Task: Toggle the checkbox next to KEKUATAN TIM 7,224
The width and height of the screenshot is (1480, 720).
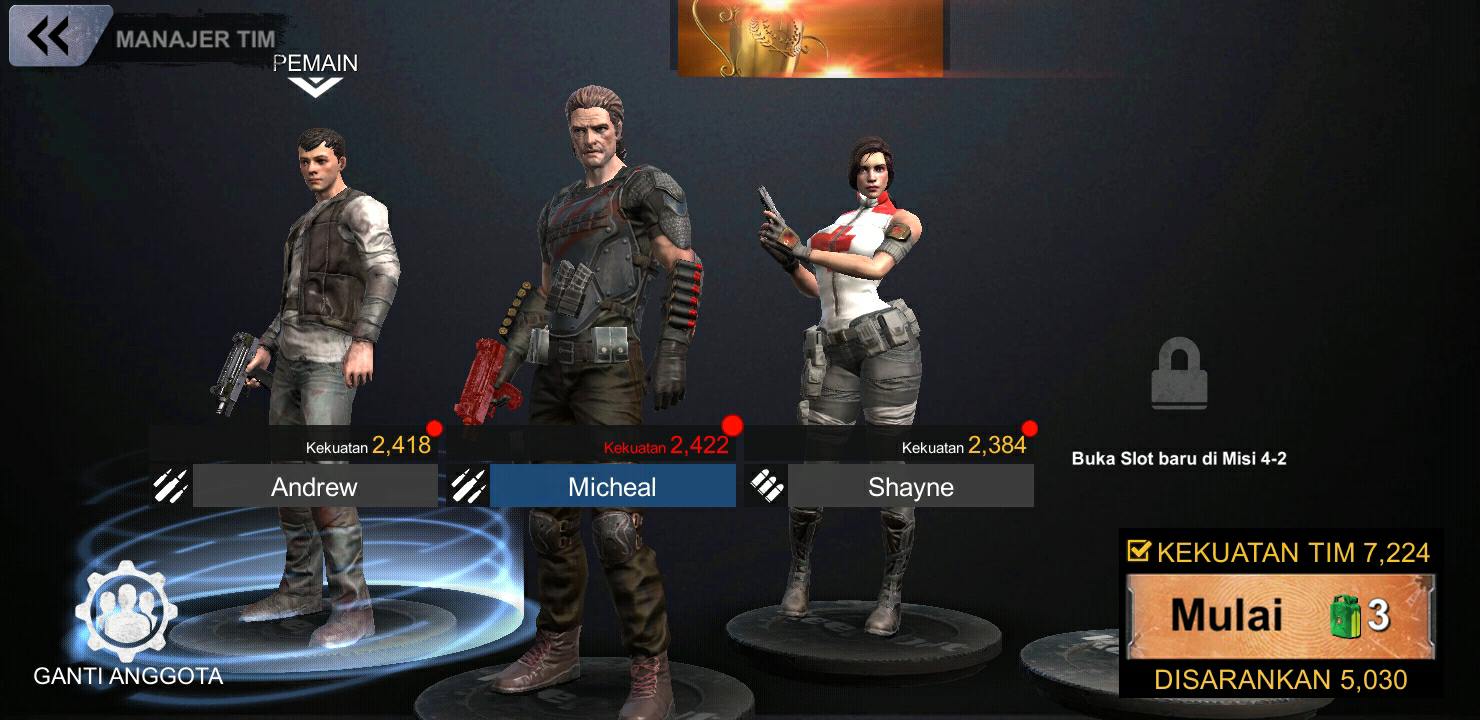Action: pyautogui.click(x=1140, y=550)
